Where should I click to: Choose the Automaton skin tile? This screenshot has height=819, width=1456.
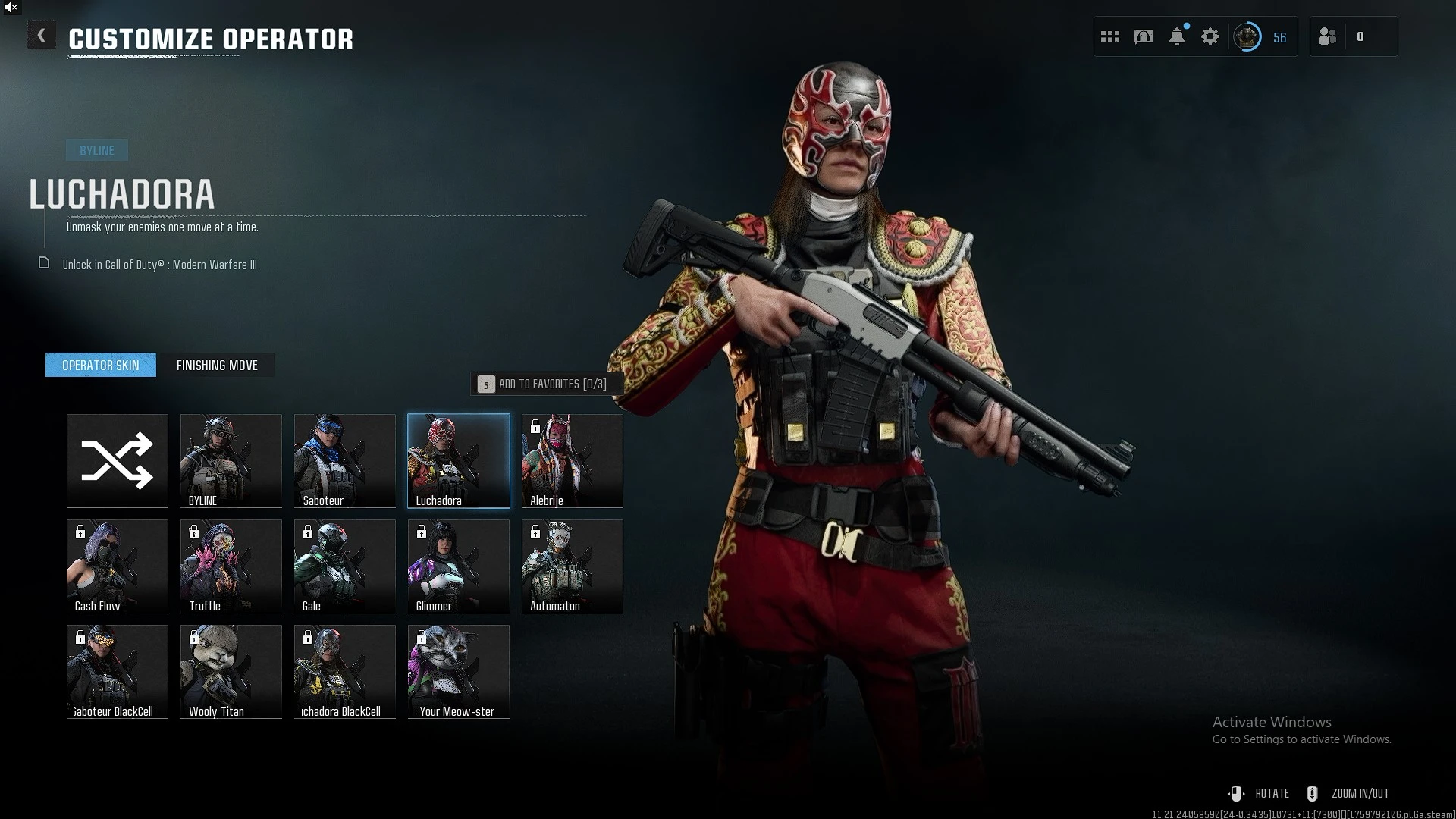click(573, 566)
